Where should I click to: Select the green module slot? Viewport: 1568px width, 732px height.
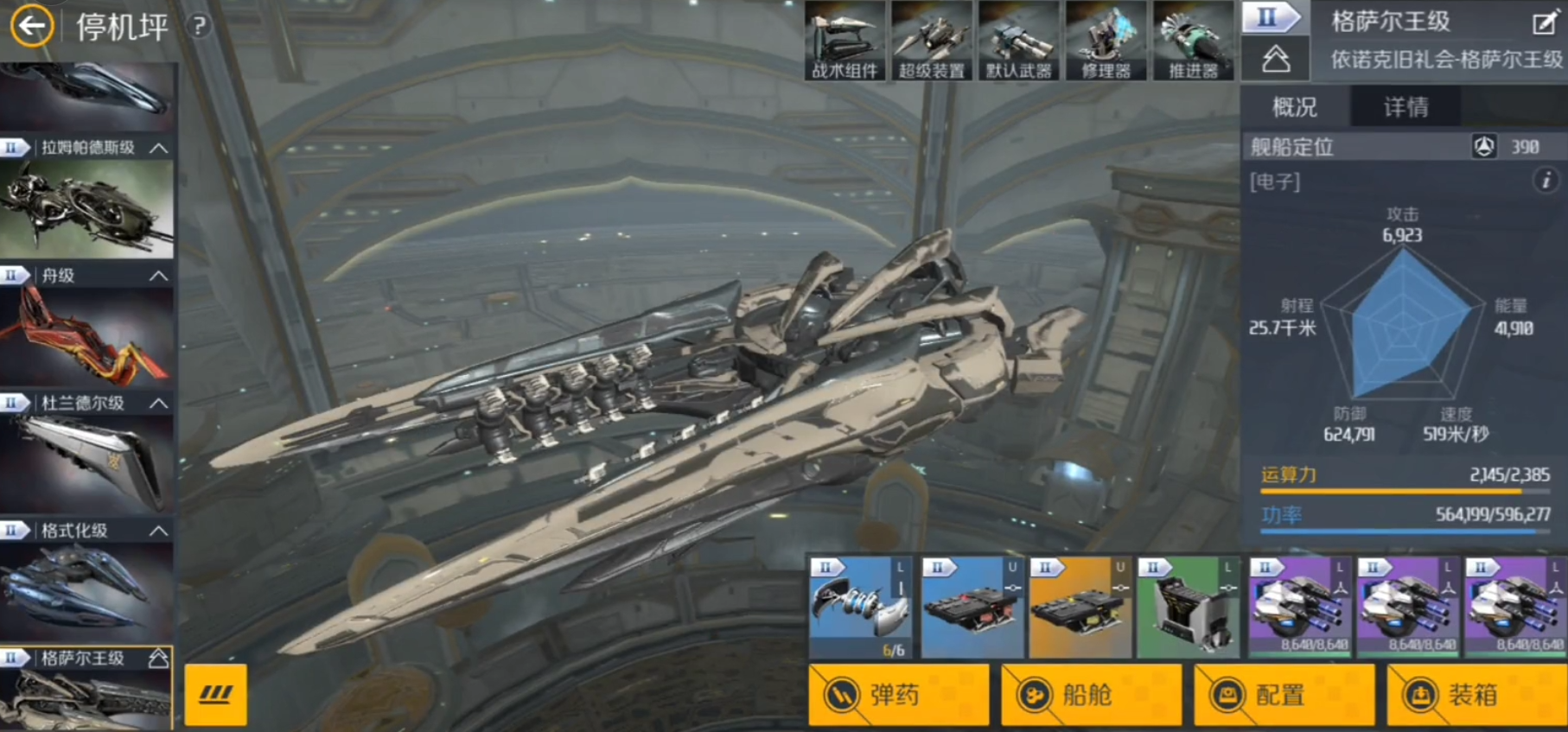pos(1189,608)
